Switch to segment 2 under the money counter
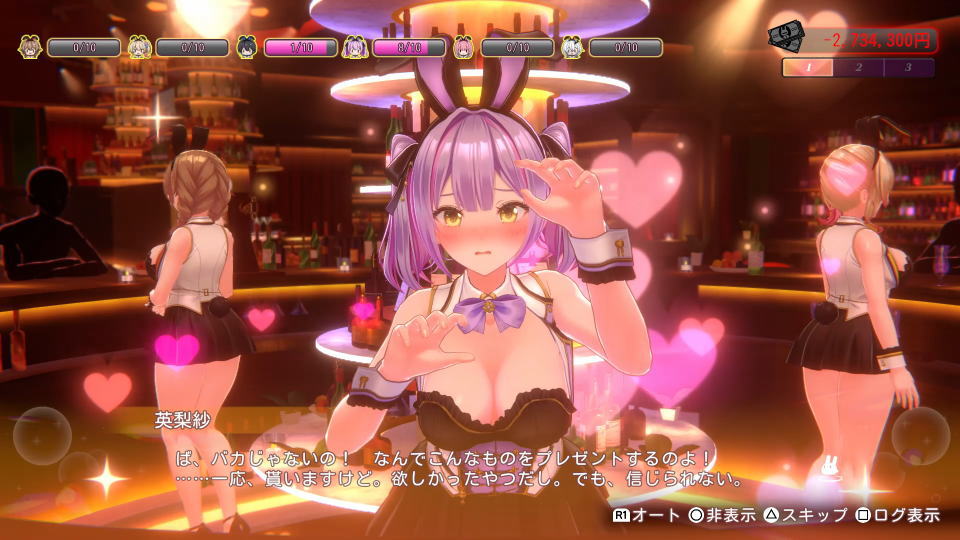960x540 pixels. (859, 68)
